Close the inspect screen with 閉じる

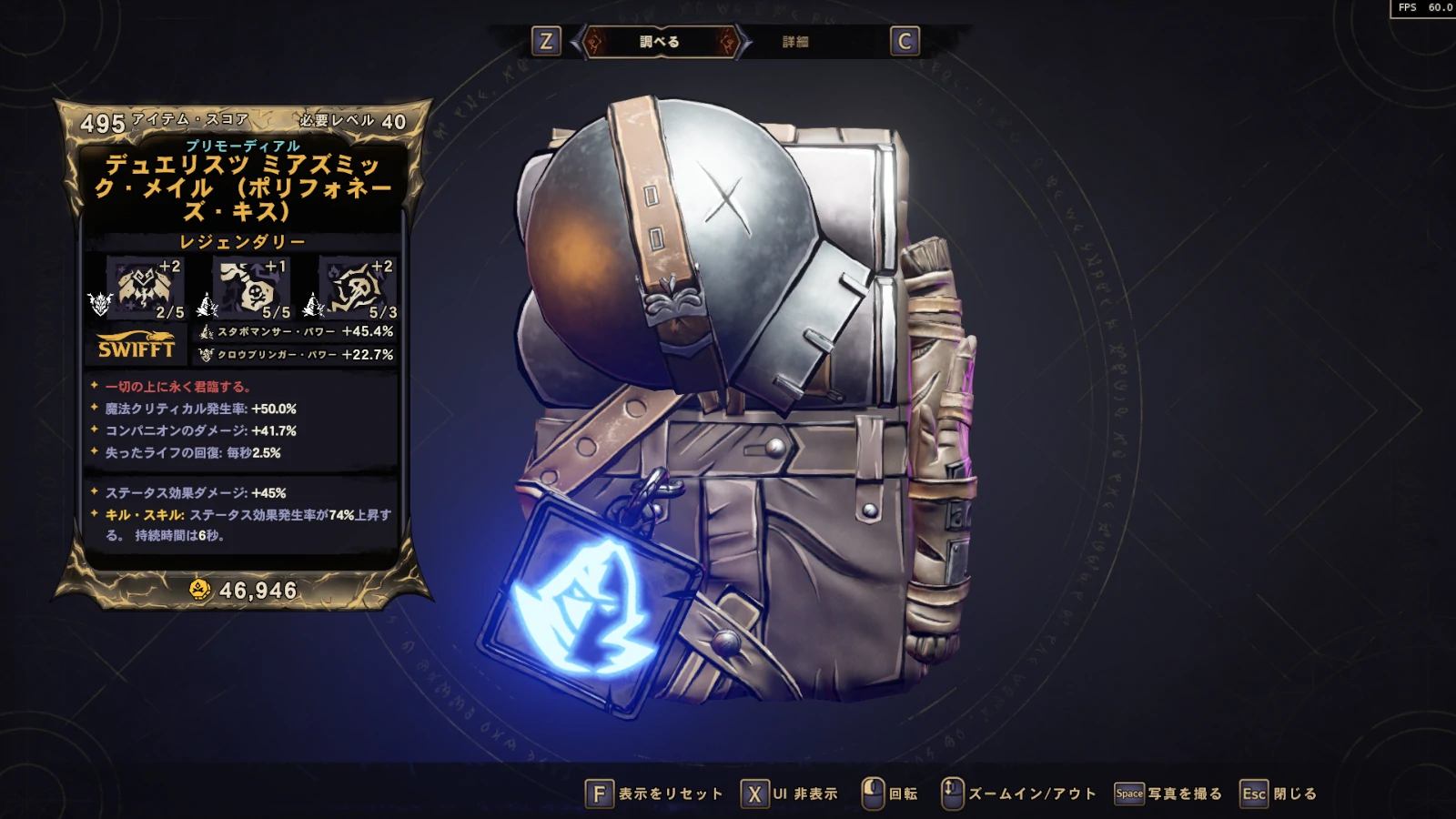pos(1279,794)
